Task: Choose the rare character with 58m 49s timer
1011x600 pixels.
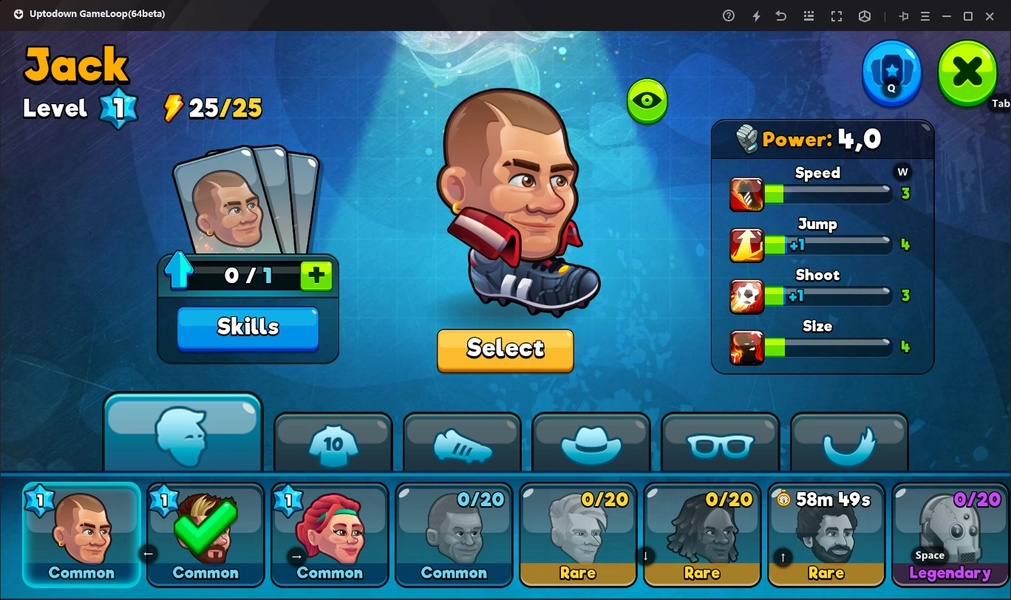Action: (x=826, y=535)
